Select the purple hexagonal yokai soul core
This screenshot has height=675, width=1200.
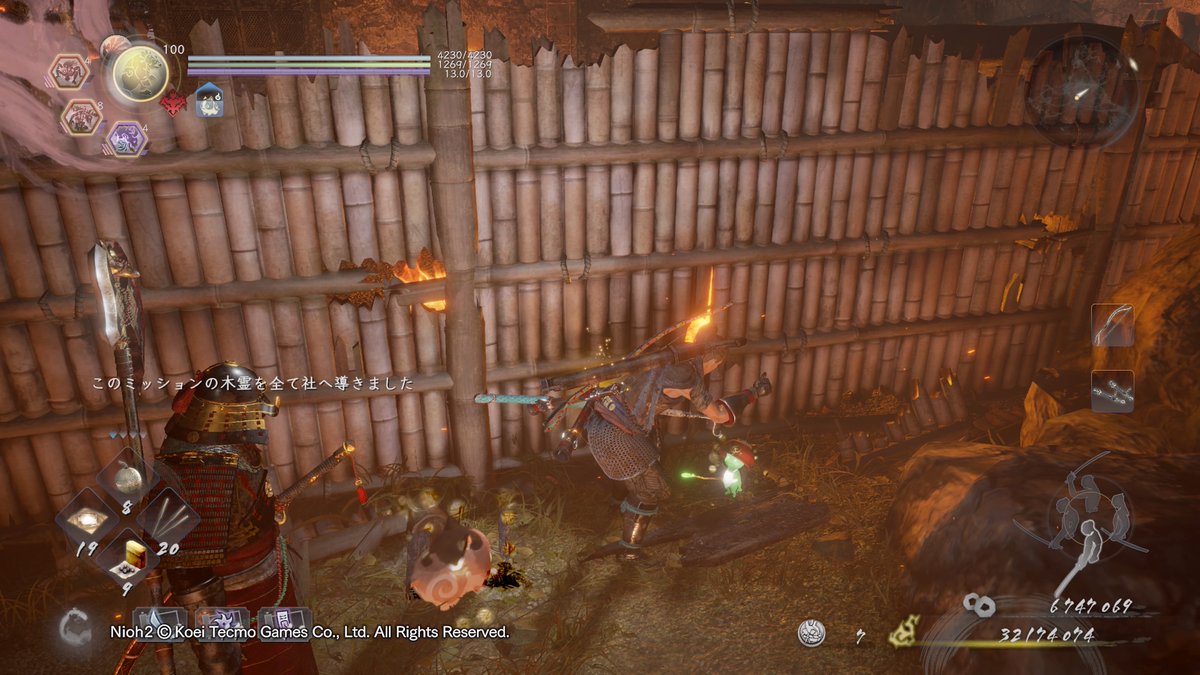[x=126, y=138]
